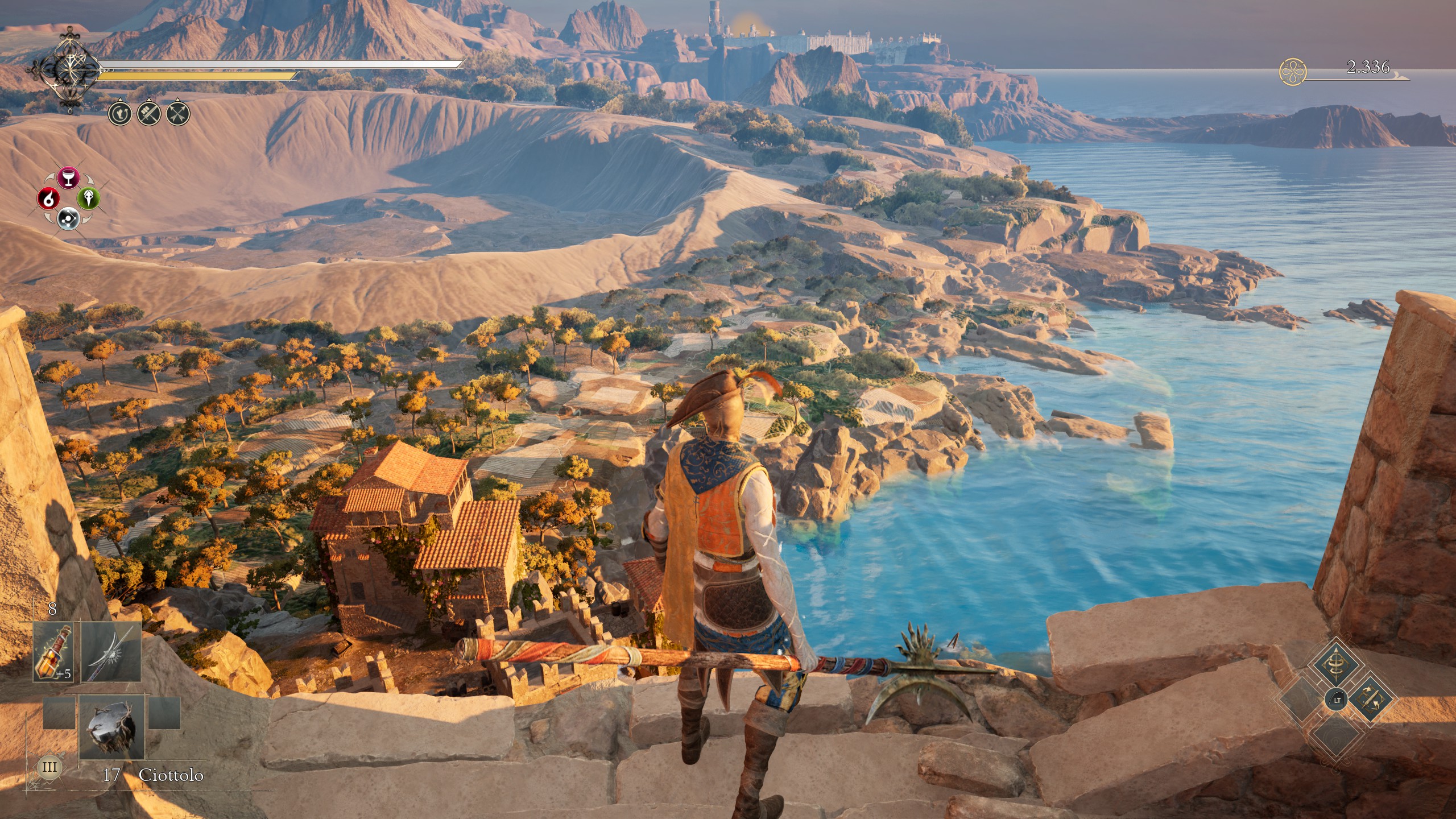
Task: Select the wine goblet buff icon
Action: click(x=68, y=177)
